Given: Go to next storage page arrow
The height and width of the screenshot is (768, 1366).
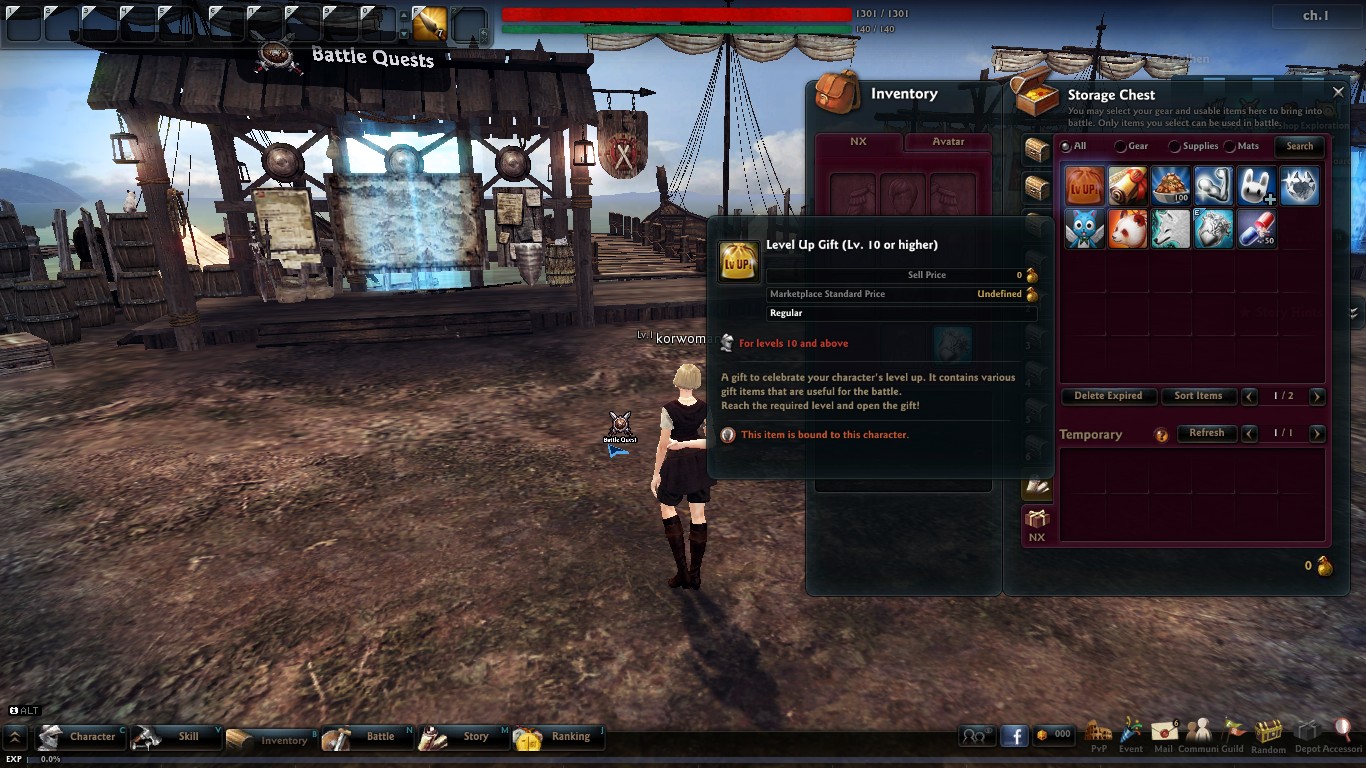Looking at the screenshot, I should (1317, 397).
